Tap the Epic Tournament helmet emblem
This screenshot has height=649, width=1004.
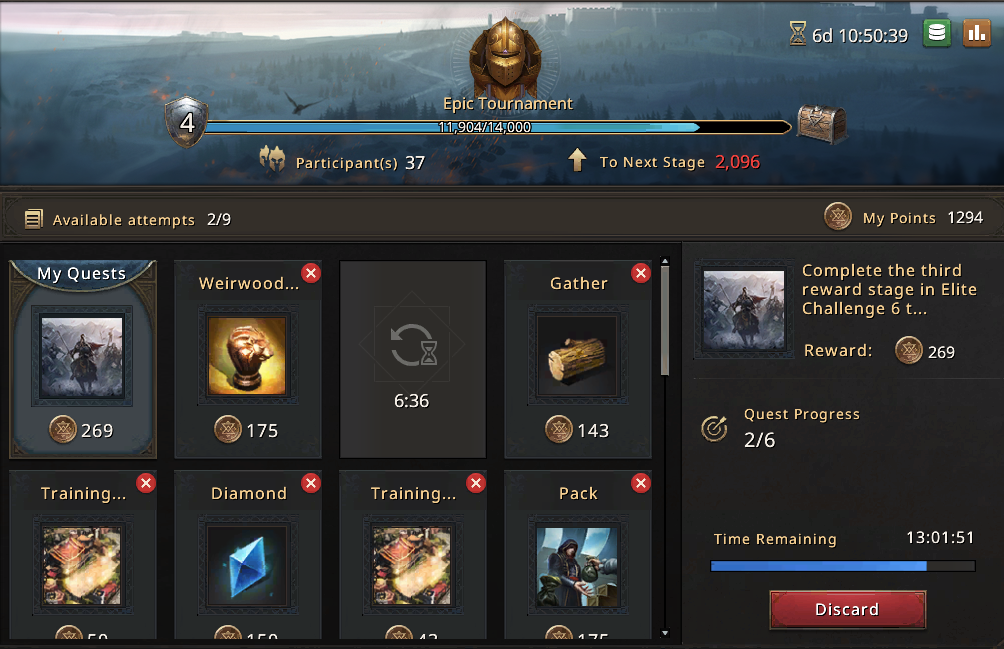(x=505, y=56)
